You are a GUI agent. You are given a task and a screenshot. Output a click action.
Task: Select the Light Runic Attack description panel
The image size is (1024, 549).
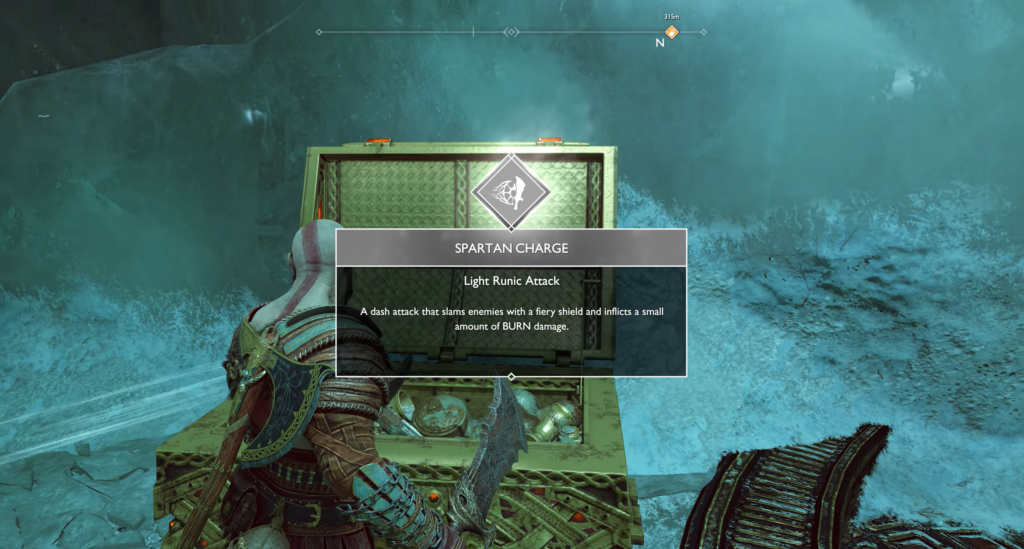click(511, 320)
